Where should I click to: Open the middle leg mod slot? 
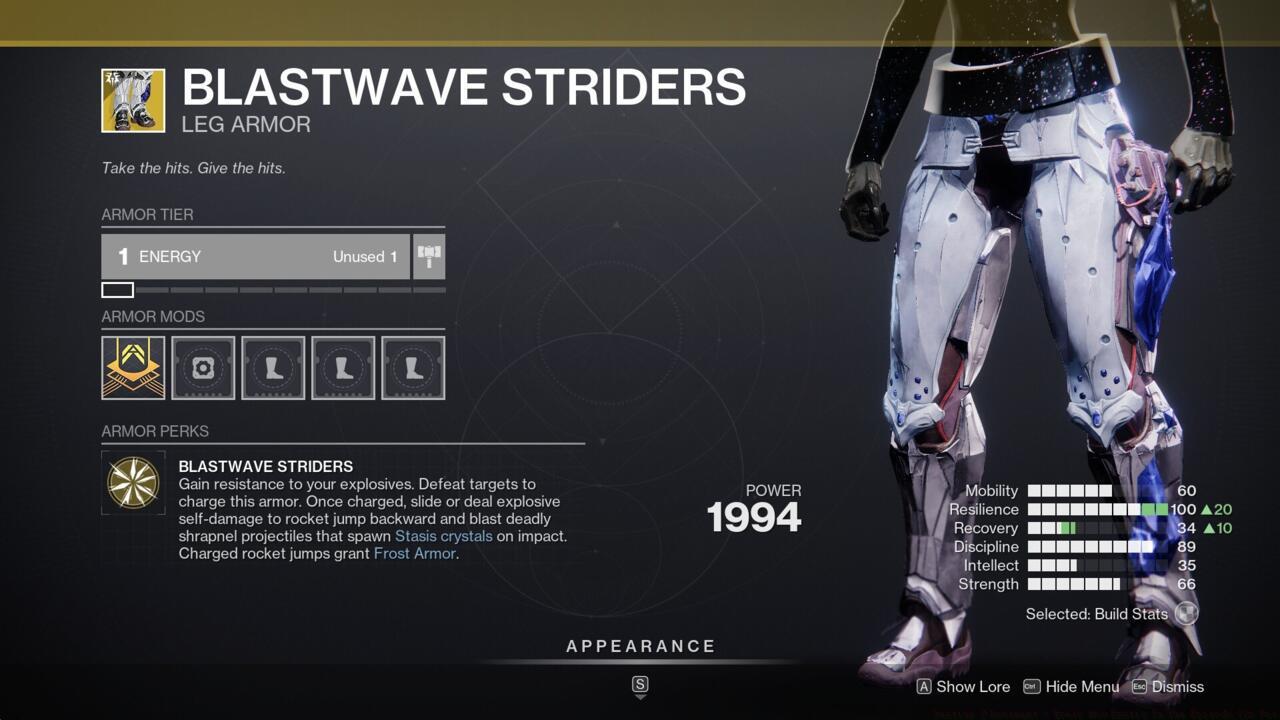pos(342,367)
